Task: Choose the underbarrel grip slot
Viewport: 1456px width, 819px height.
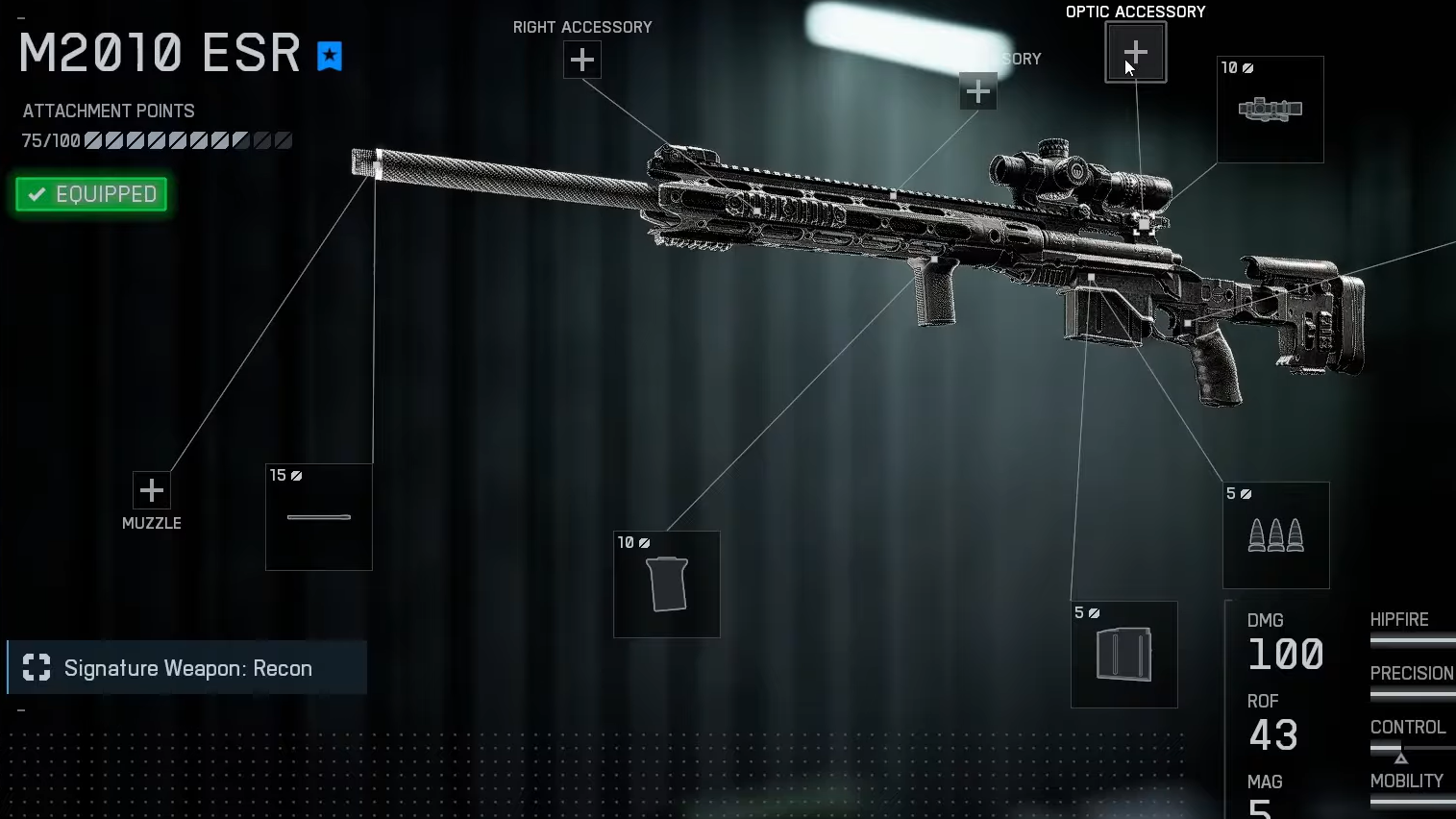Action: (x=666, y=584)
